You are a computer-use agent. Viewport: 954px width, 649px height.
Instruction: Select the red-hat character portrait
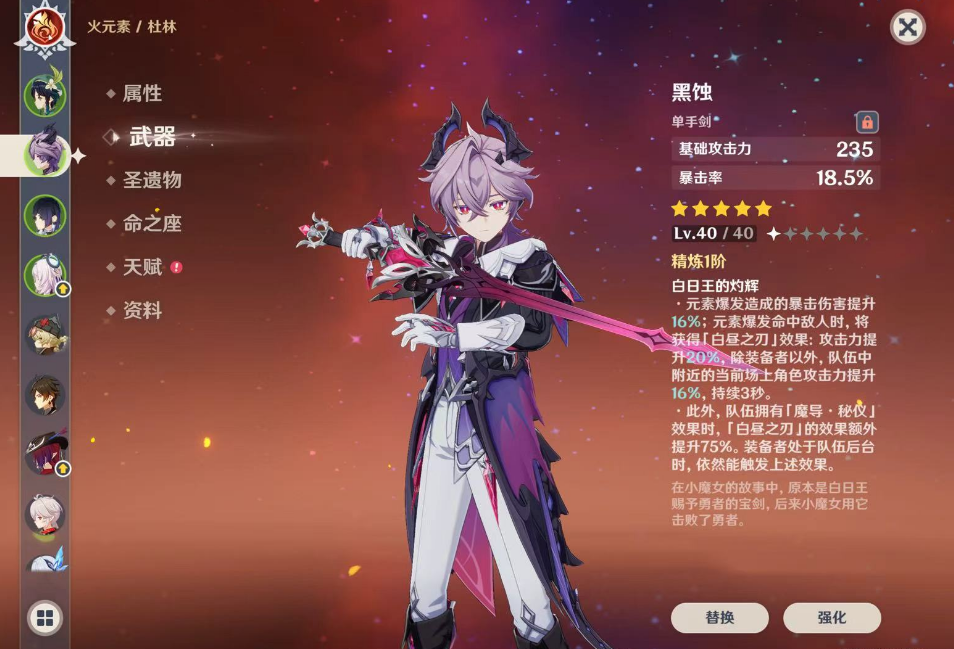pyautogui.click(x=45, y=455)
